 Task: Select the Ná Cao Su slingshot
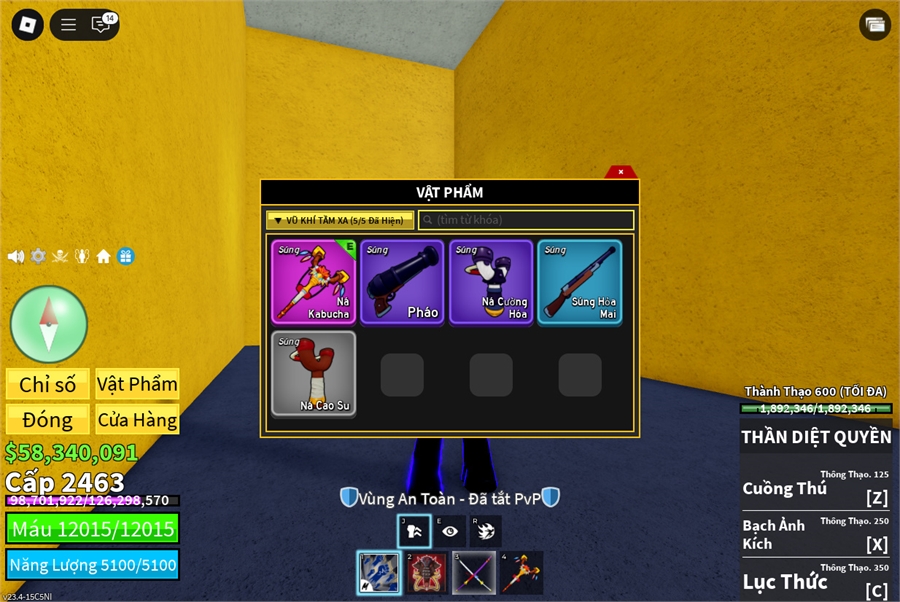[x=313, y=373]
